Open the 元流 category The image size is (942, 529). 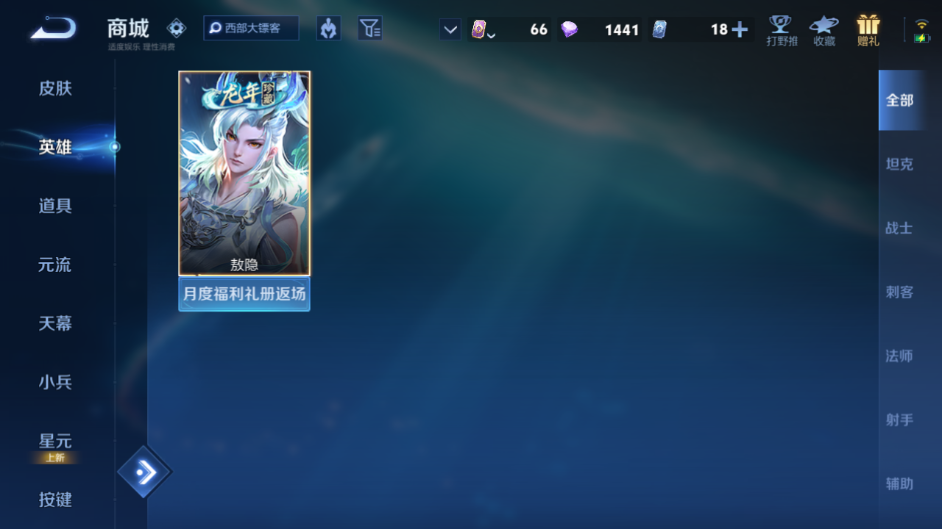pyautogui.click(x=55, y=265)
